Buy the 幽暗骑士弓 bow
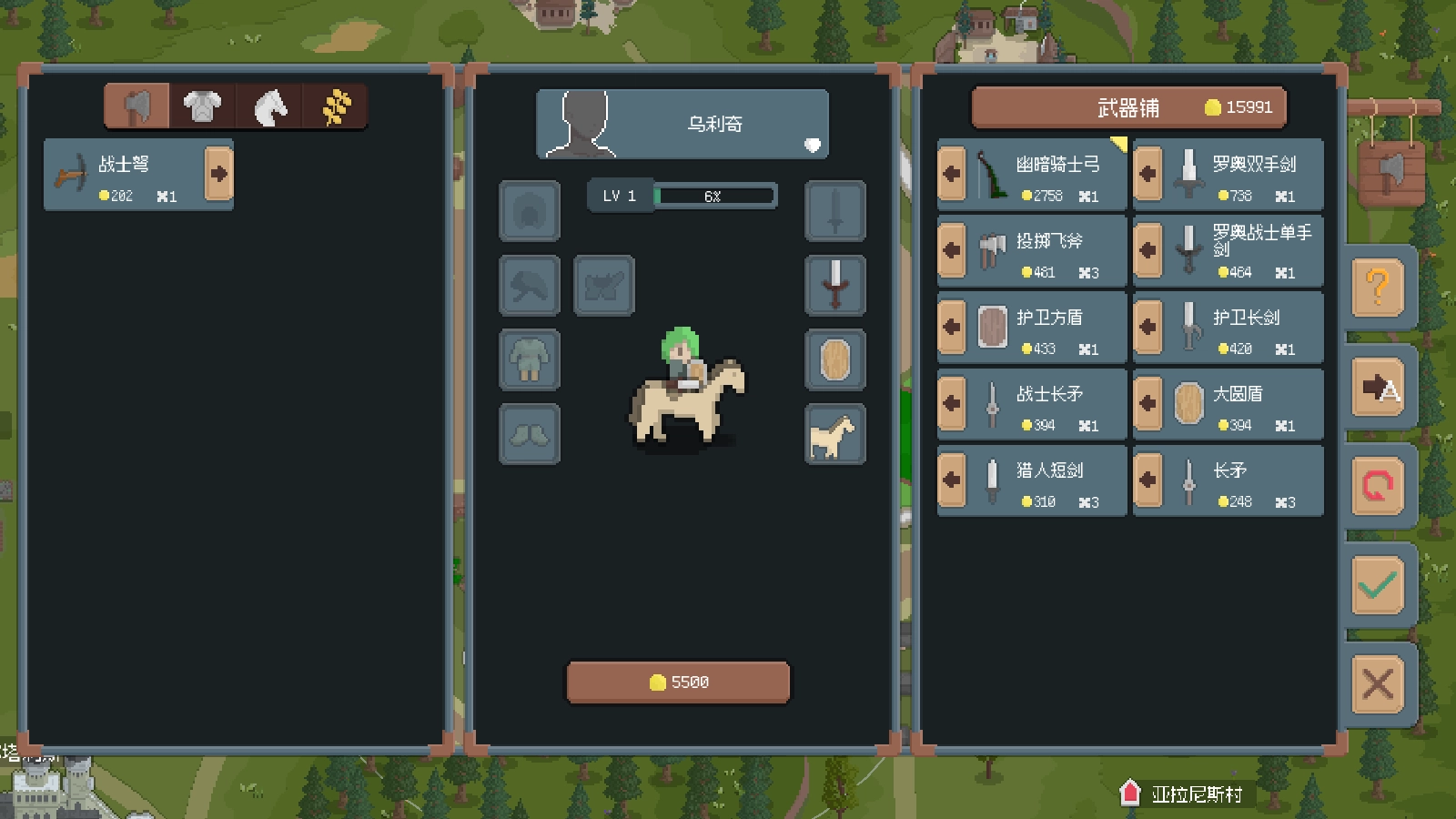 (x=952, y=174)
